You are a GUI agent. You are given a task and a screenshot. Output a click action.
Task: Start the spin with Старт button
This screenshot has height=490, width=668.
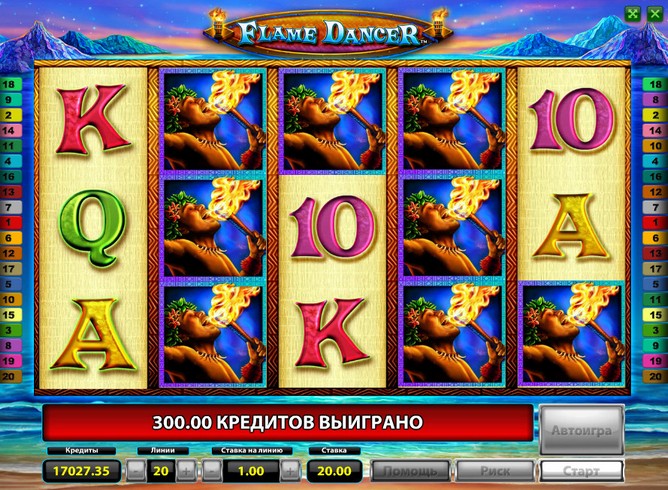581,470
